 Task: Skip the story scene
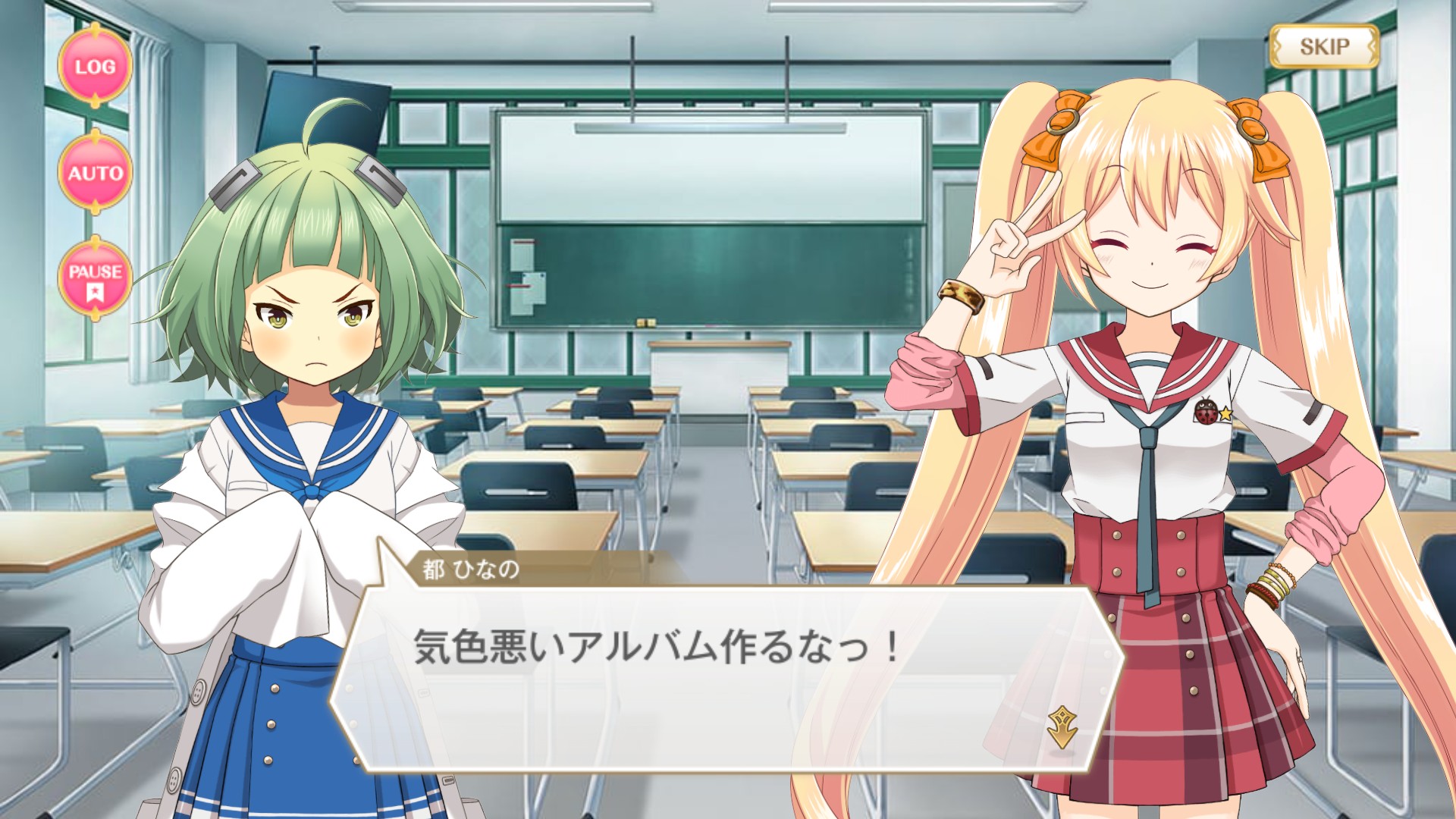tap(1324, 47)
